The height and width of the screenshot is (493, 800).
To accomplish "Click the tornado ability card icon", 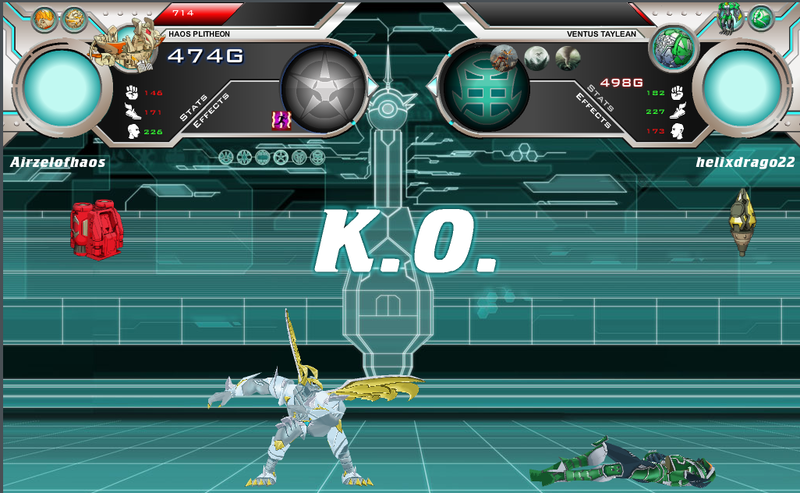I will pyautogui.click(x=566, y=58).
